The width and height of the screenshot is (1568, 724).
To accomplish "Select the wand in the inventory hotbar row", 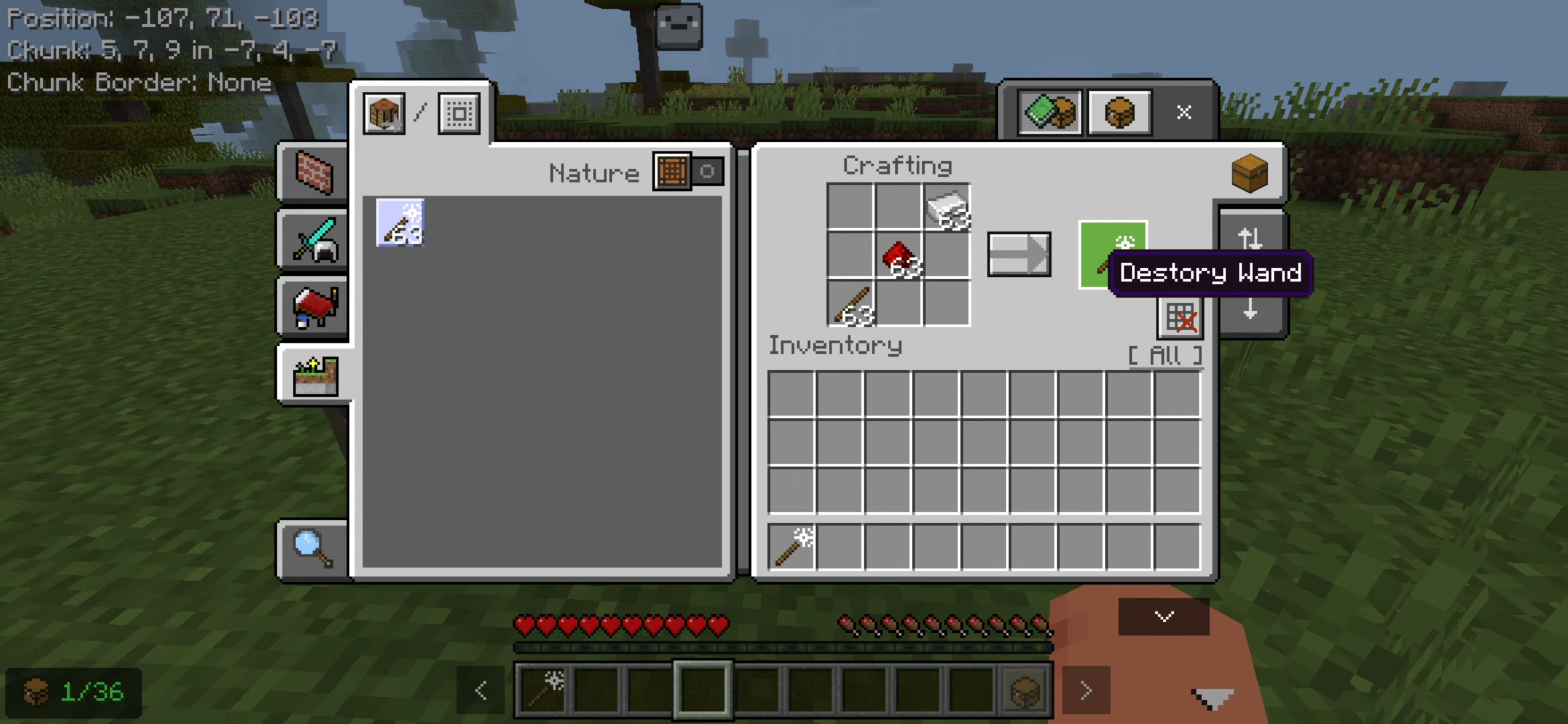I will point(792,547).
